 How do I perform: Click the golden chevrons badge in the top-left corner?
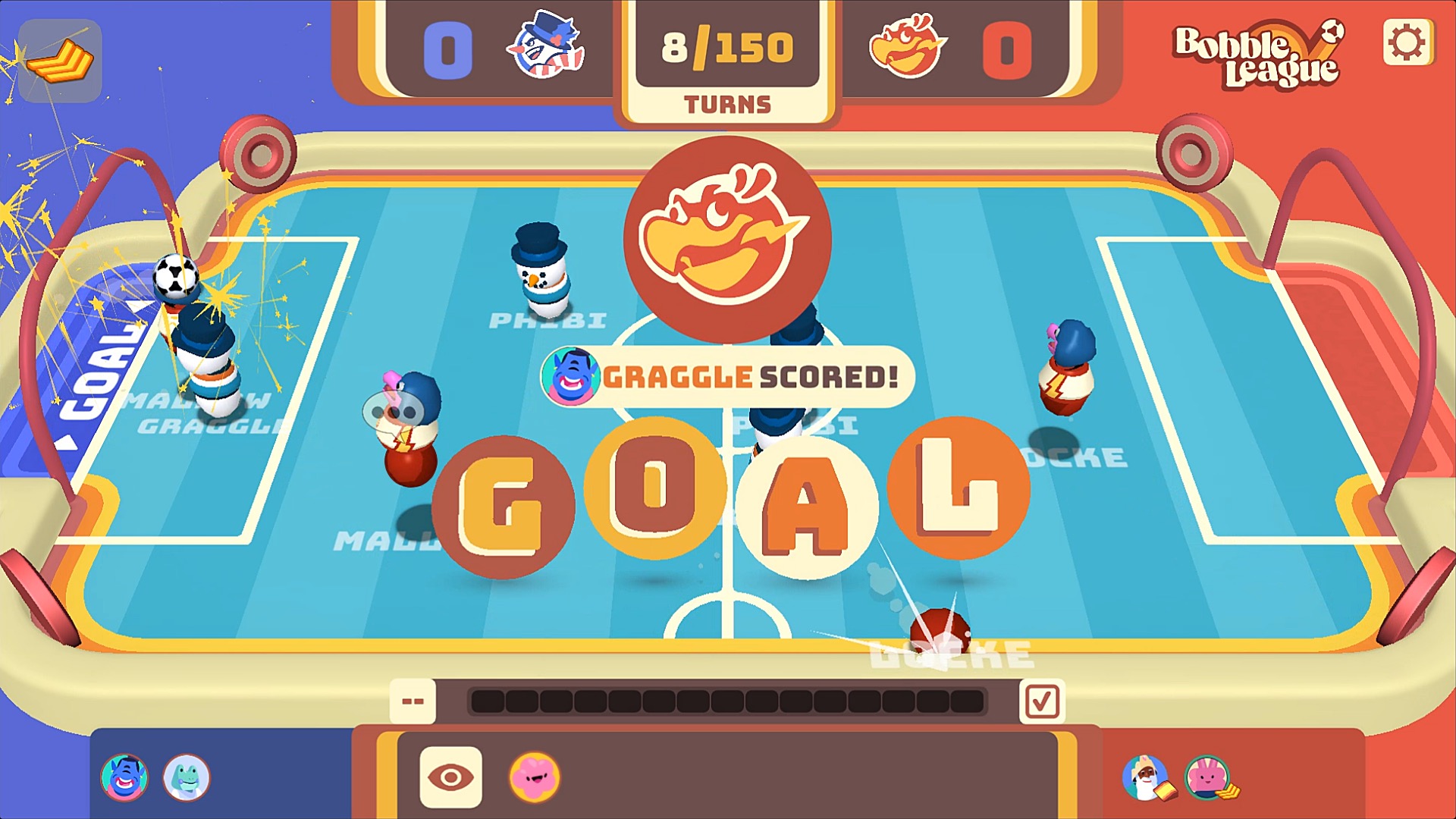coord(59,61)
